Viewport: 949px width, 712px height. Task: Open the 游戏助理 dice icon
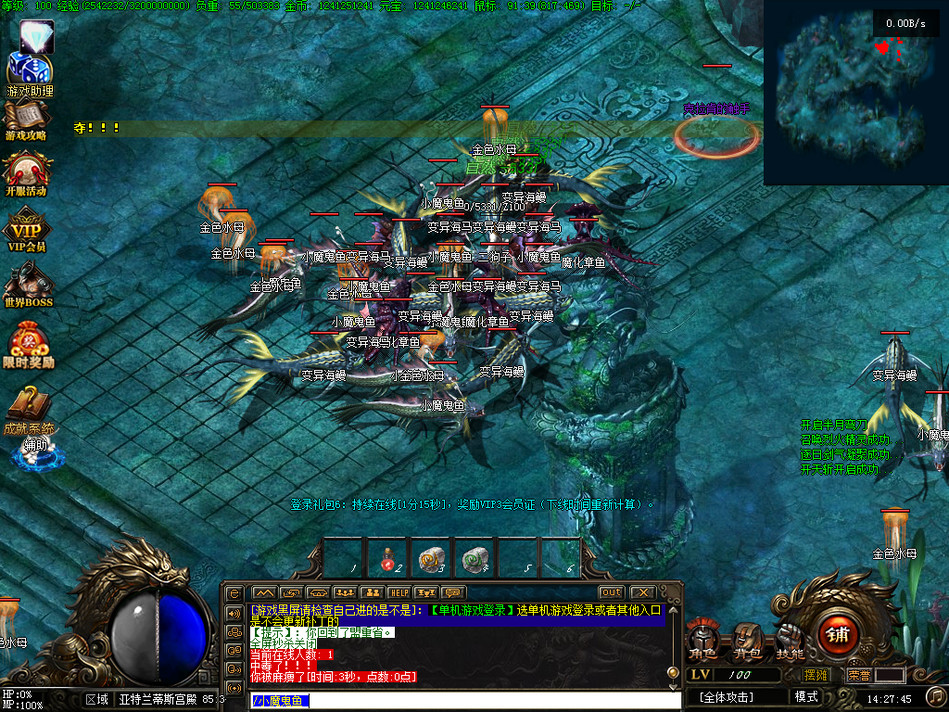click(30, 72)
